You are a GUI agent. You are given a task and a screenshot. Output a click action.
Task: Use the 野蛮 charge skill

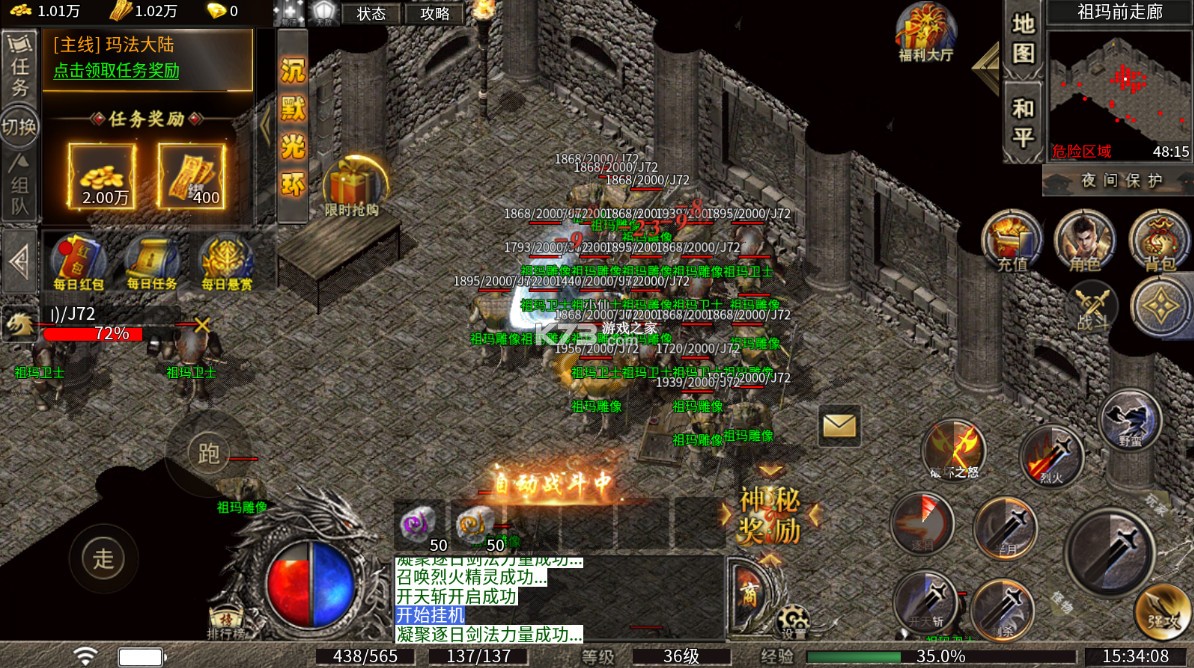tap(1131, 421)
